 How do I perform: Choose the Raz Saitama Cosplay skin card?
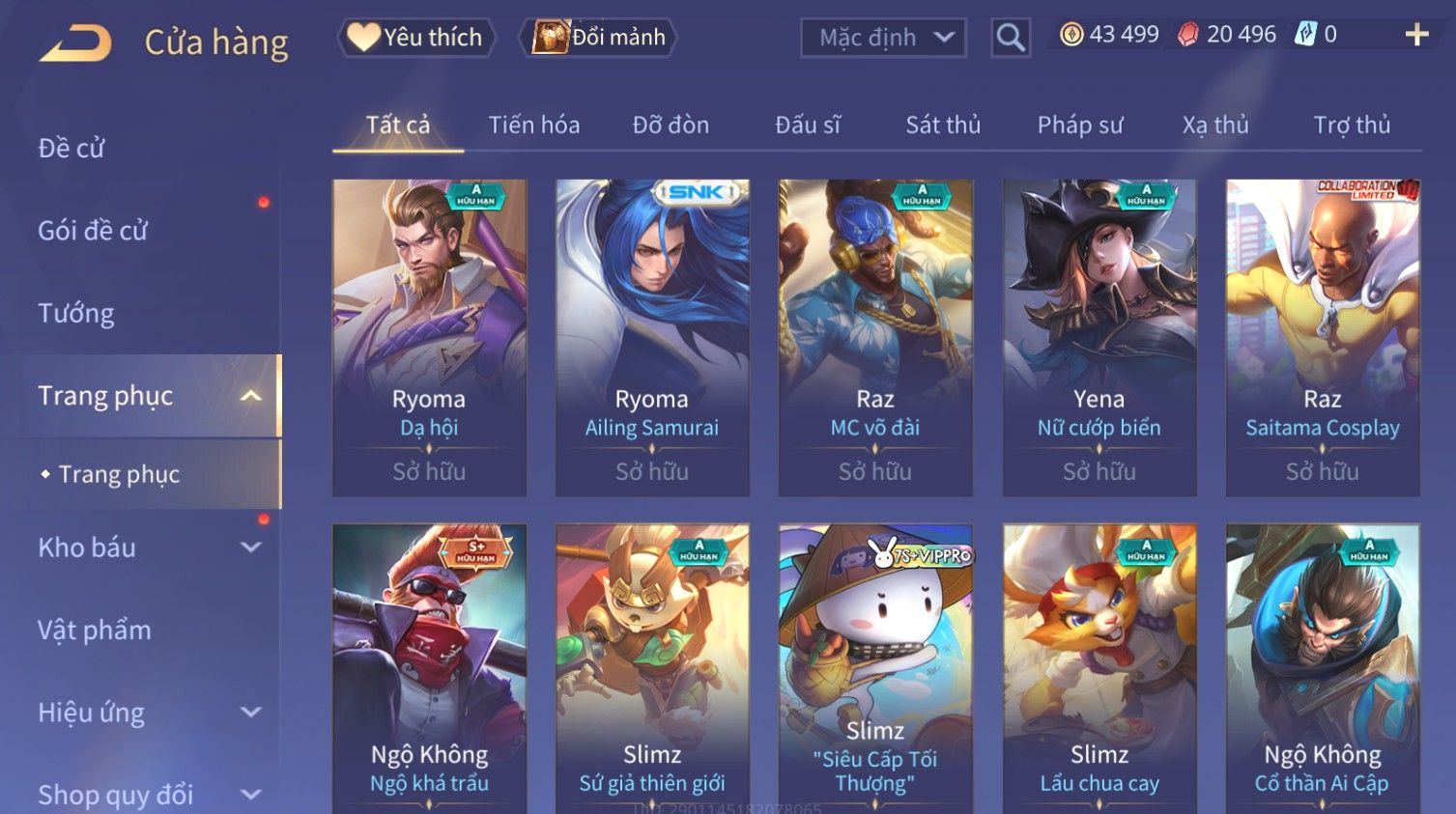1322,337
